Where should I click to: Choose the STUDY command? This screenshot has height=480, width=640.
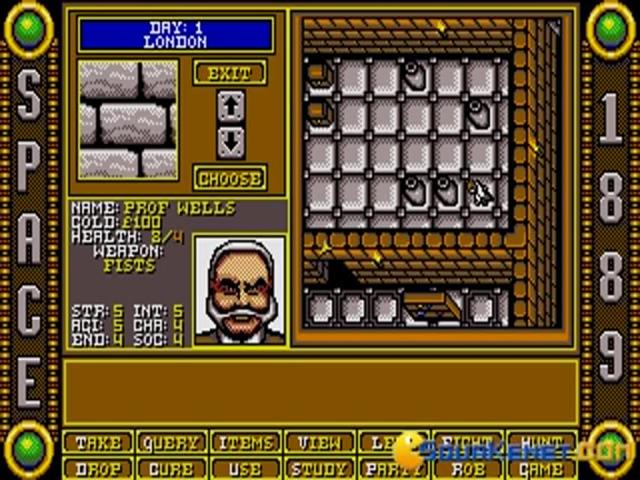click(x=317, y=467)
